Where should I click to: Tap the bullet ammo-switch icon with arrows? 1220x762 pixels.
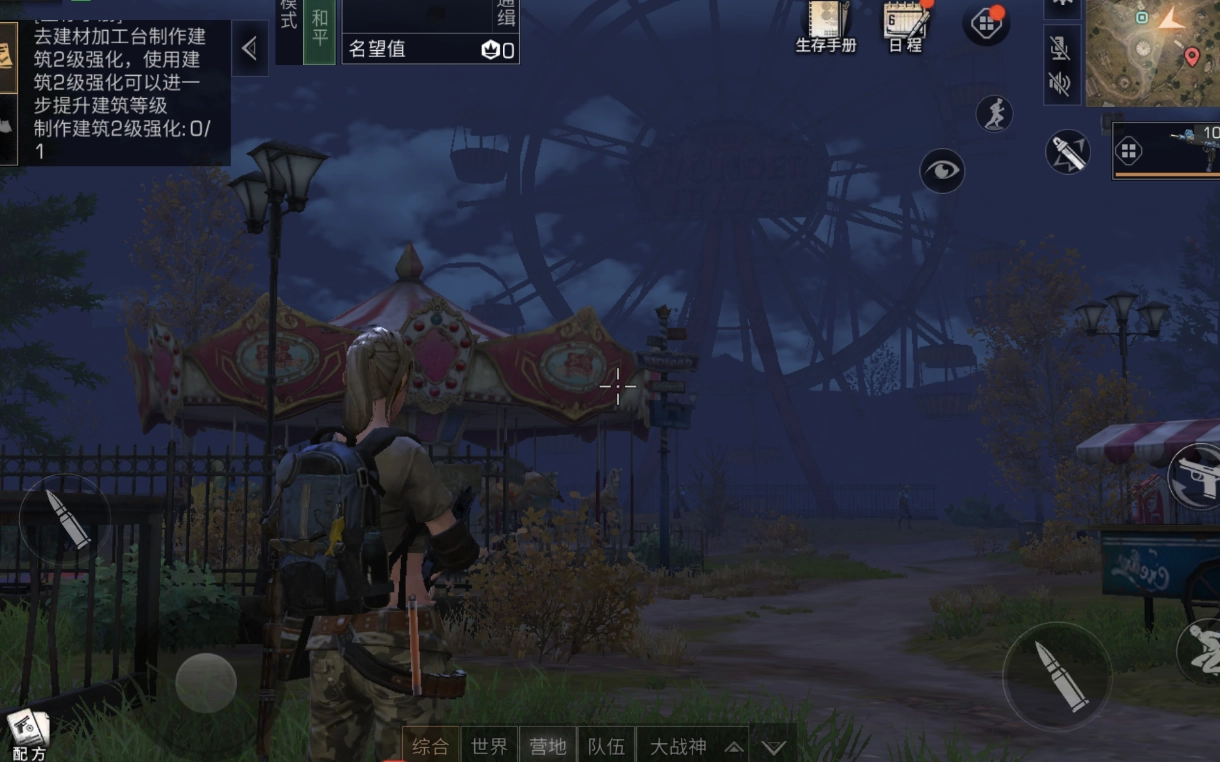tap(1067, 152)
